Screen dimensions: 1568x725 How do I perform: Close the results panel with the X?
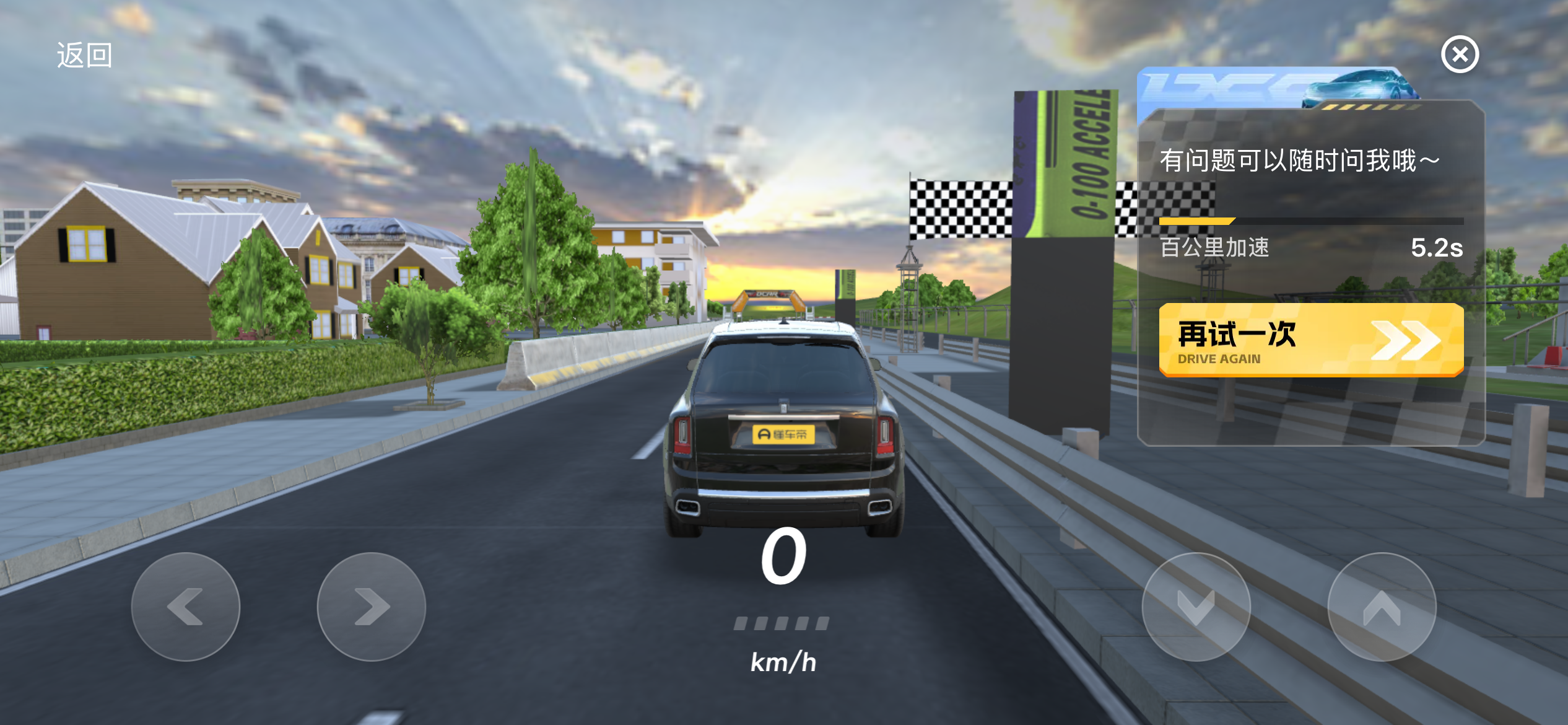click(1460, 55)
